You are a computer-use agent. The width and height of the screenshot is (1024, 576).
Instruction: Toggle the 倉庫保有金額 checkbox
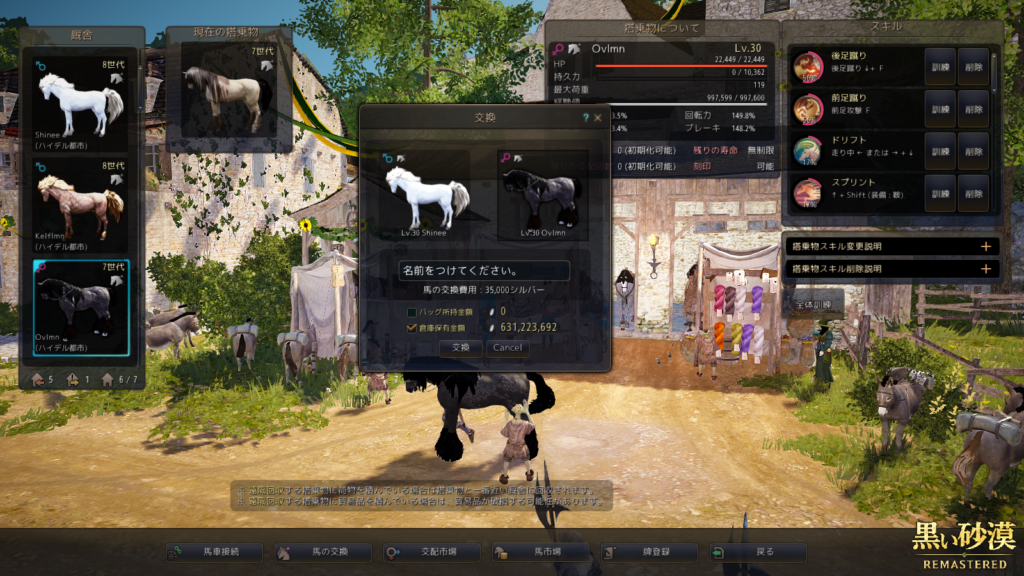(x=412, y=327)
